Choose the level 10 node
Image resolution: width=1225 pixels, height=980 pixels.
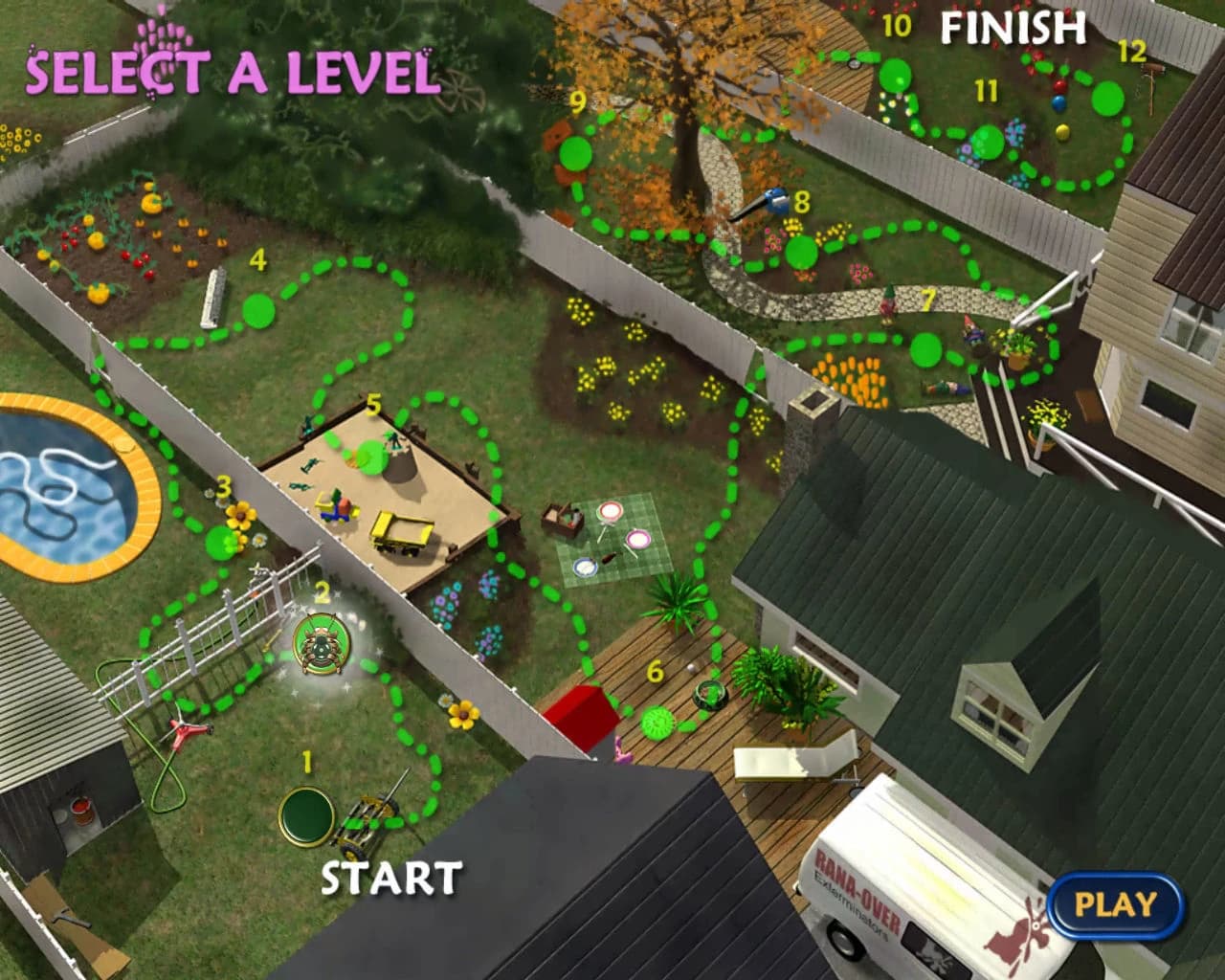[x=897, y=73]
